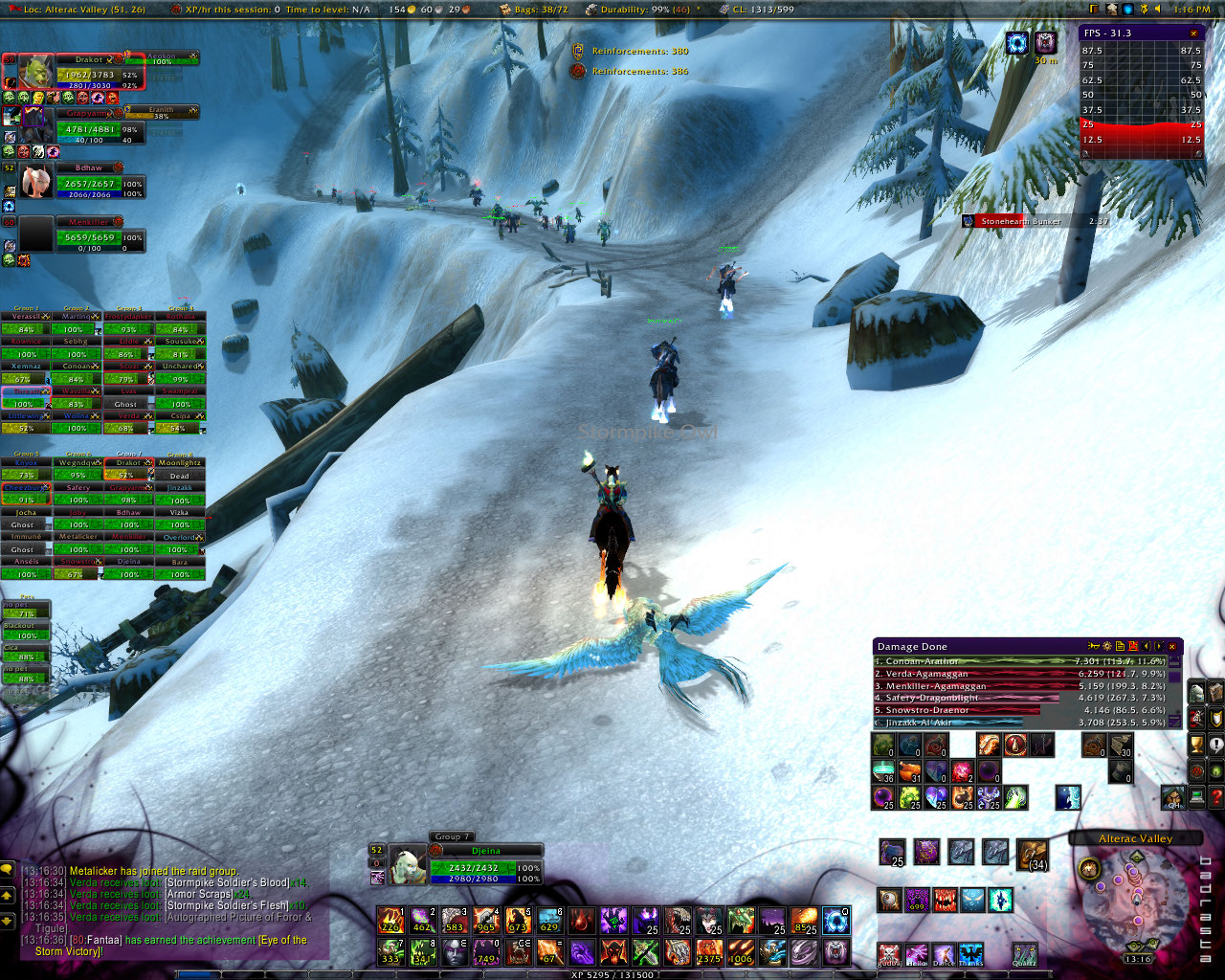Click the red question mark help button

click(1215, 799)
